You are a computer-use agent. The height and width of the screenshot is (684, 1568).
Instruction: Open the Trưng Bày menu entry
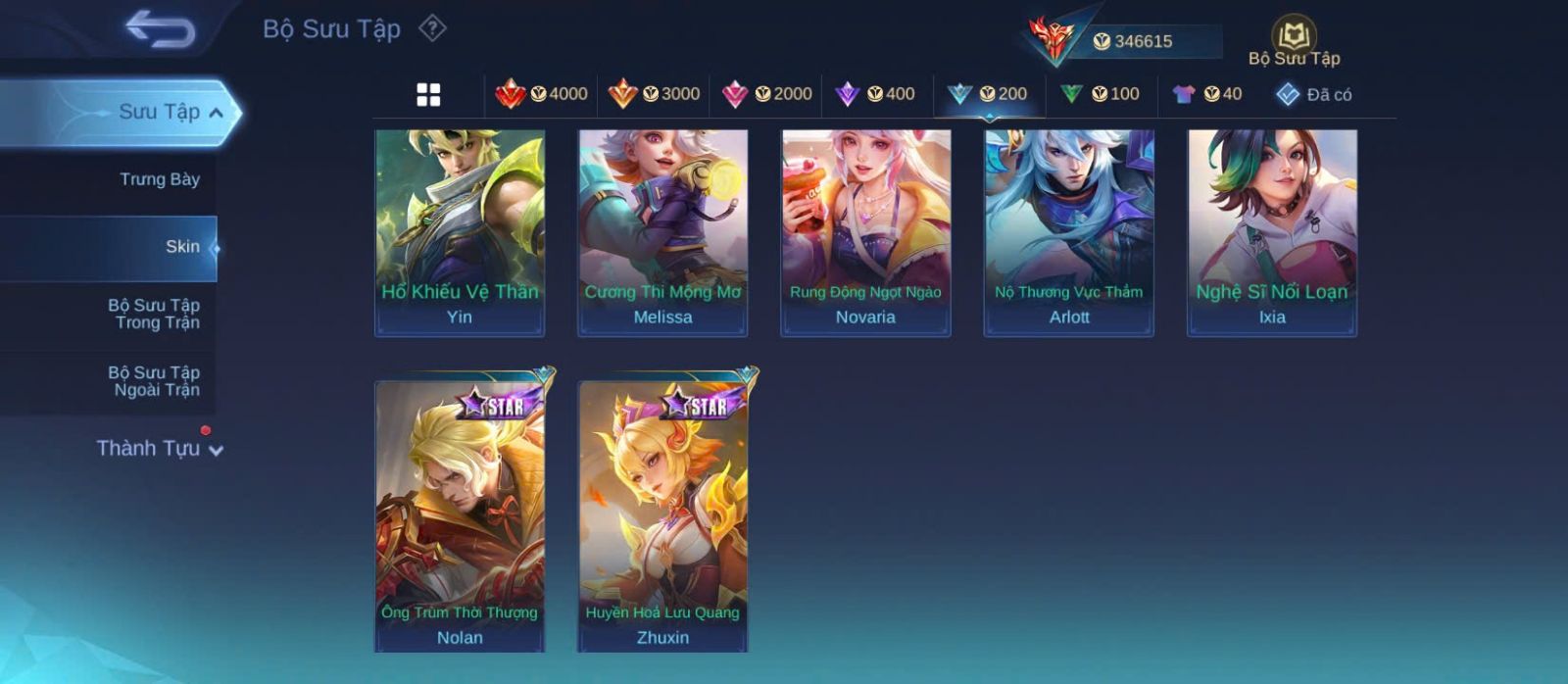[x=159, y=179]
